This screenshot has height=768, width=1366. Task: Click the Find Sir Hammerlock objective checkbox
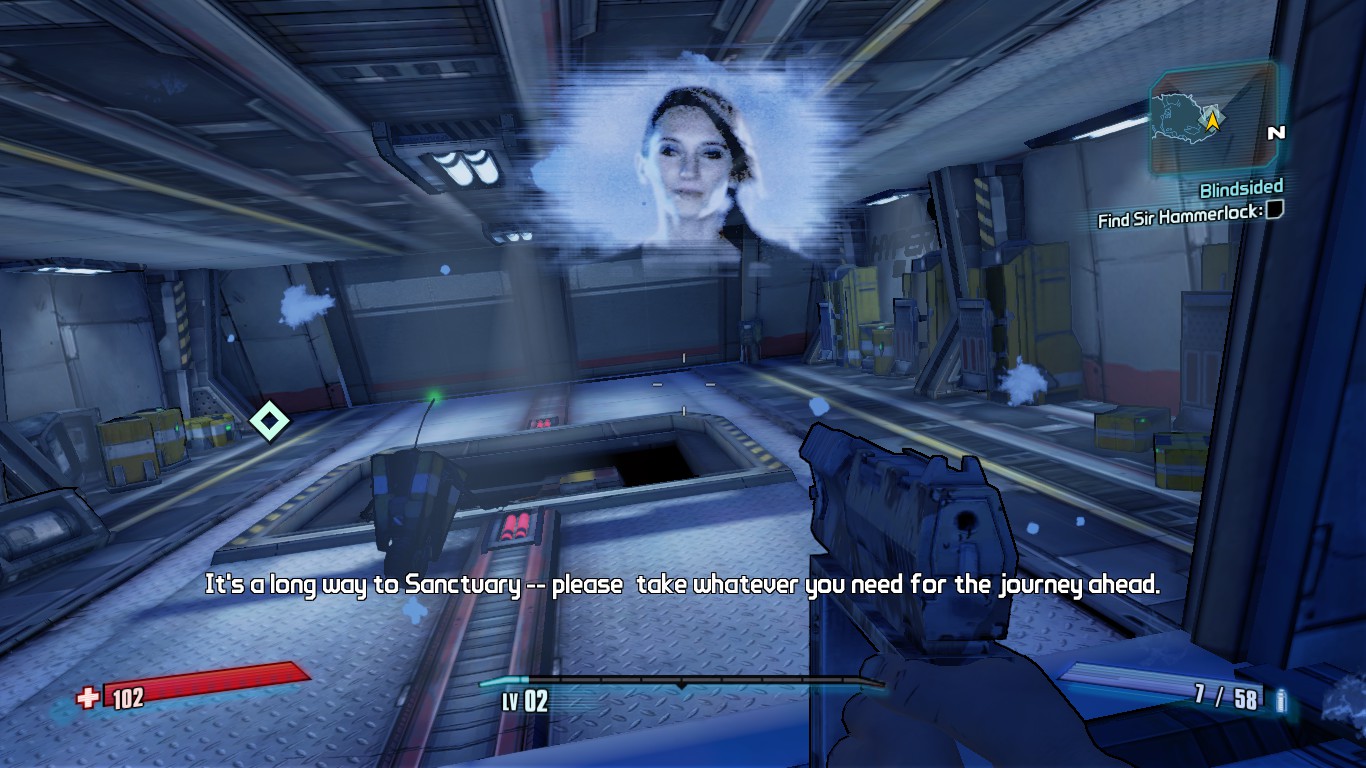[1275, 209]
